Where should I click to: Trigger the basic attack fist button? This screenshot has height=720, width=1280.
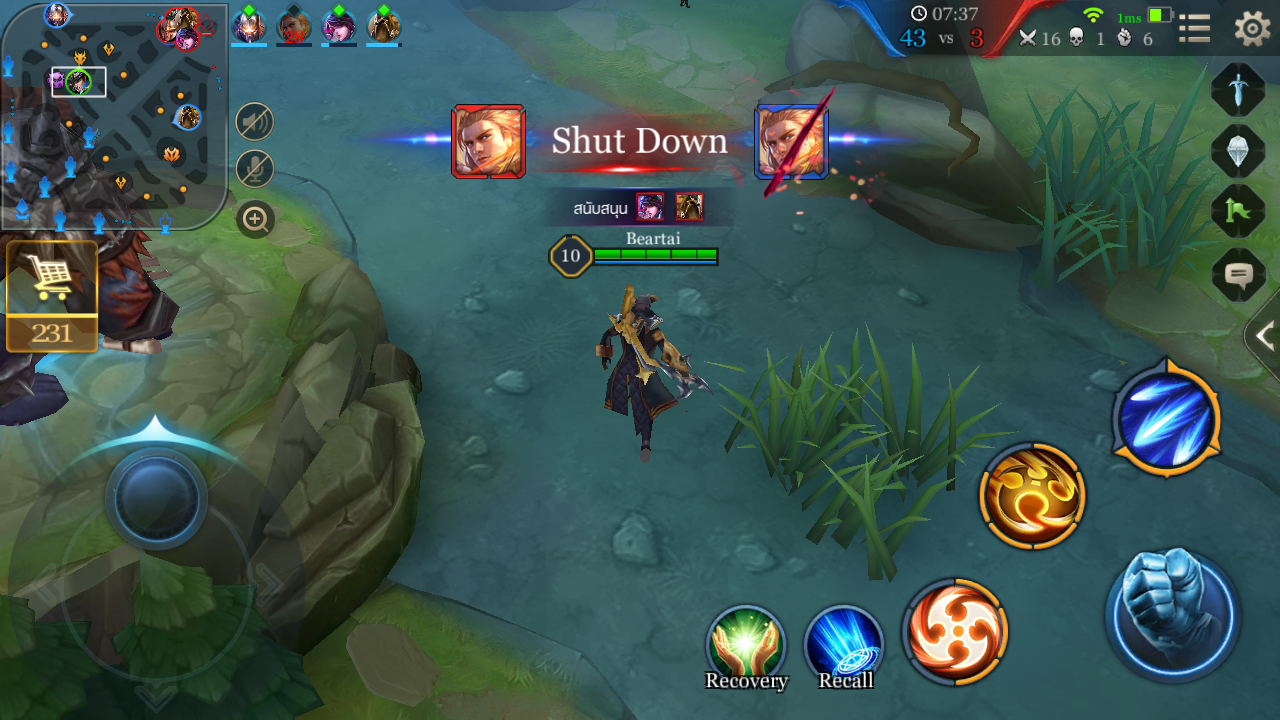tap(1173, 613)
